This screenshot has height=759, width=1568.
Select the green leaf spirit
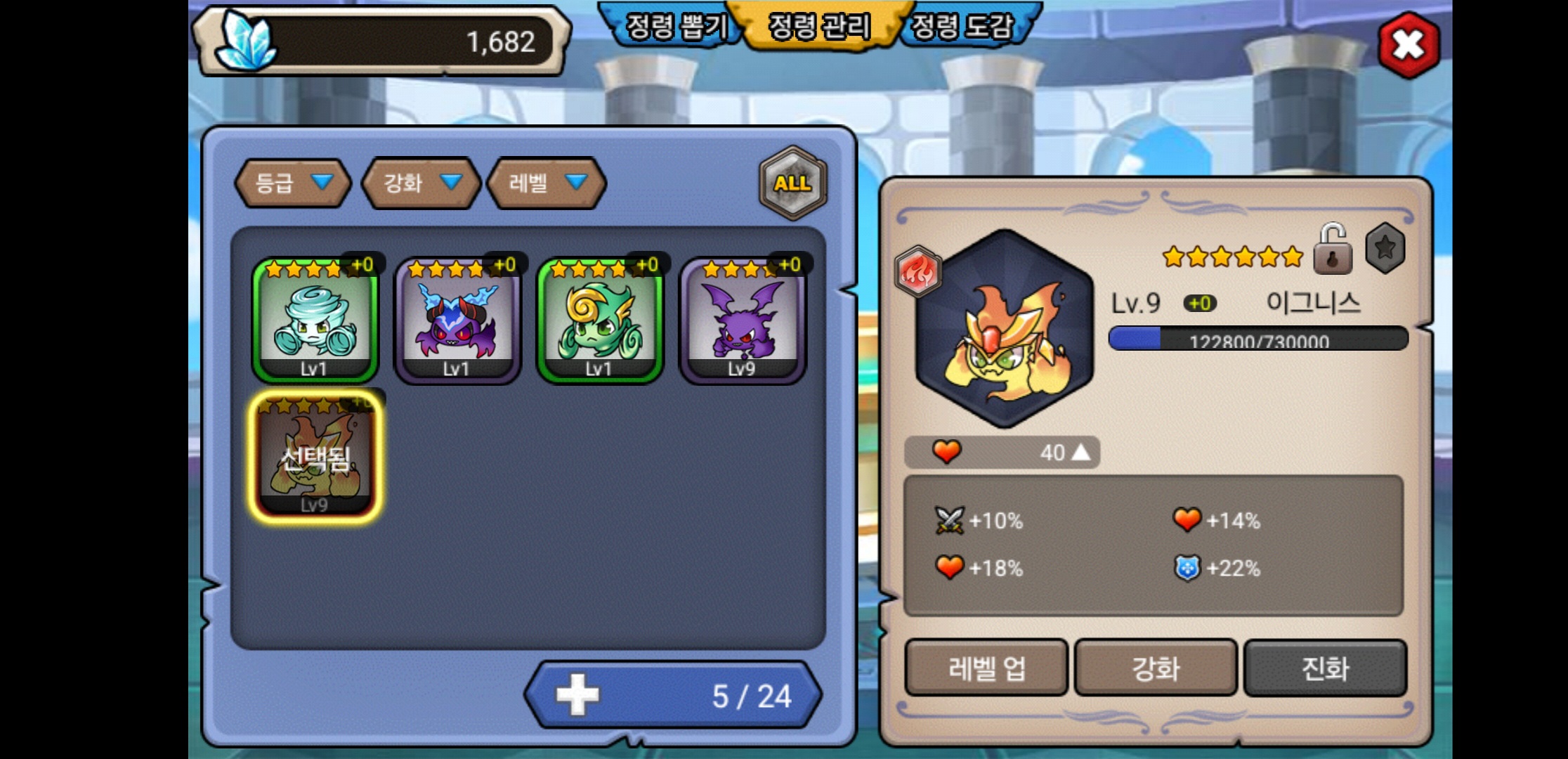tap(600, 320)
